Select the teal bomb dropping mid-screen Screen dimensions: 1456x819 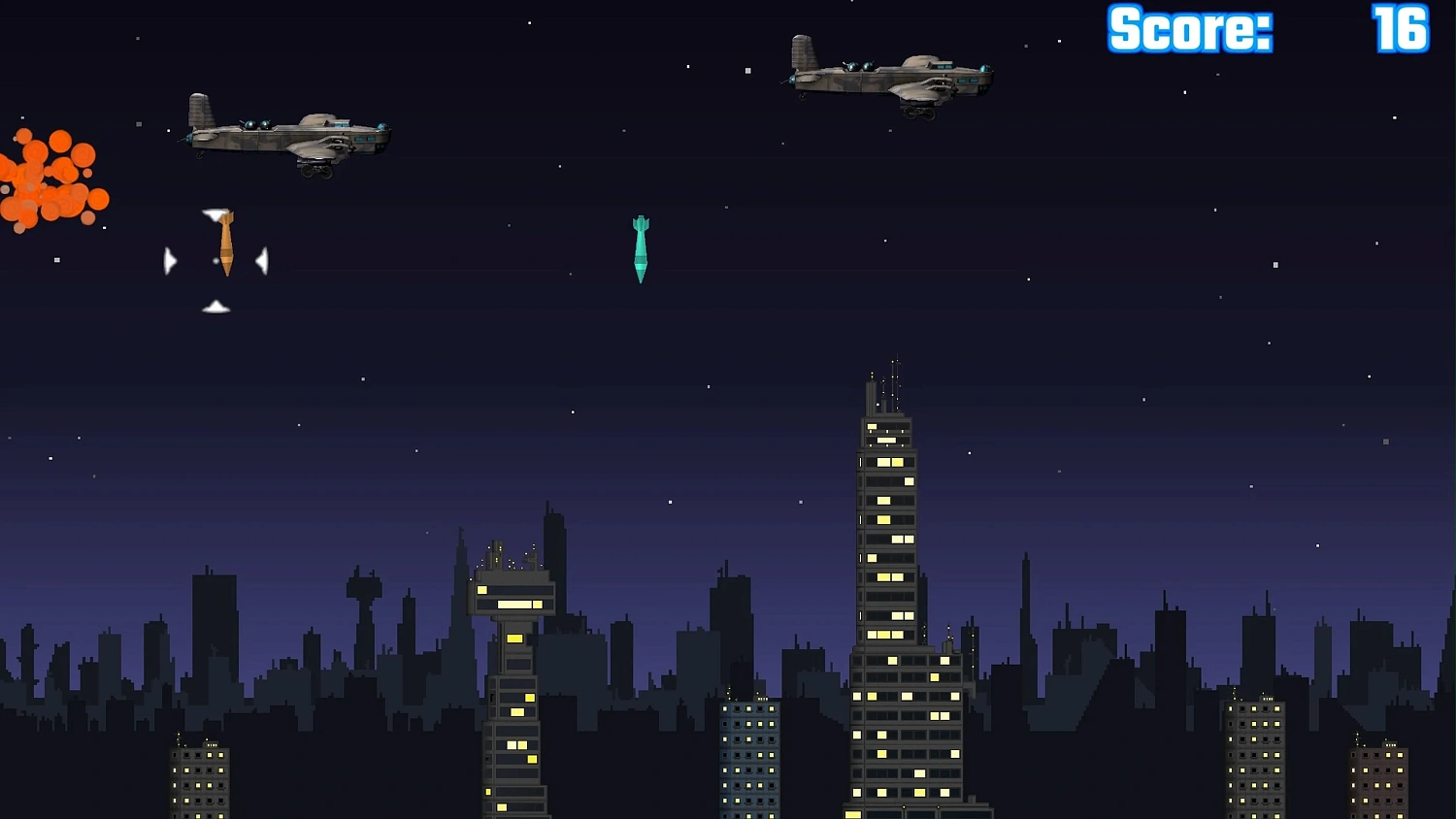639,250
